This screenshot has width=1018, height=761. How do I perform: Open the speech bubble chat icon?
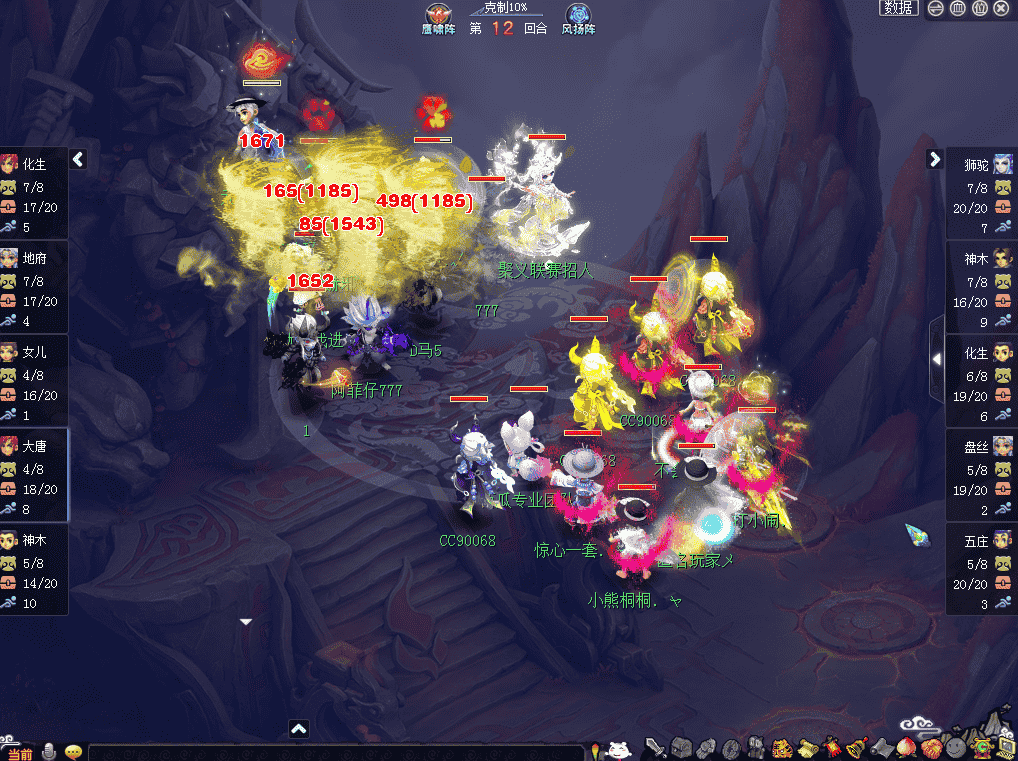73,752
